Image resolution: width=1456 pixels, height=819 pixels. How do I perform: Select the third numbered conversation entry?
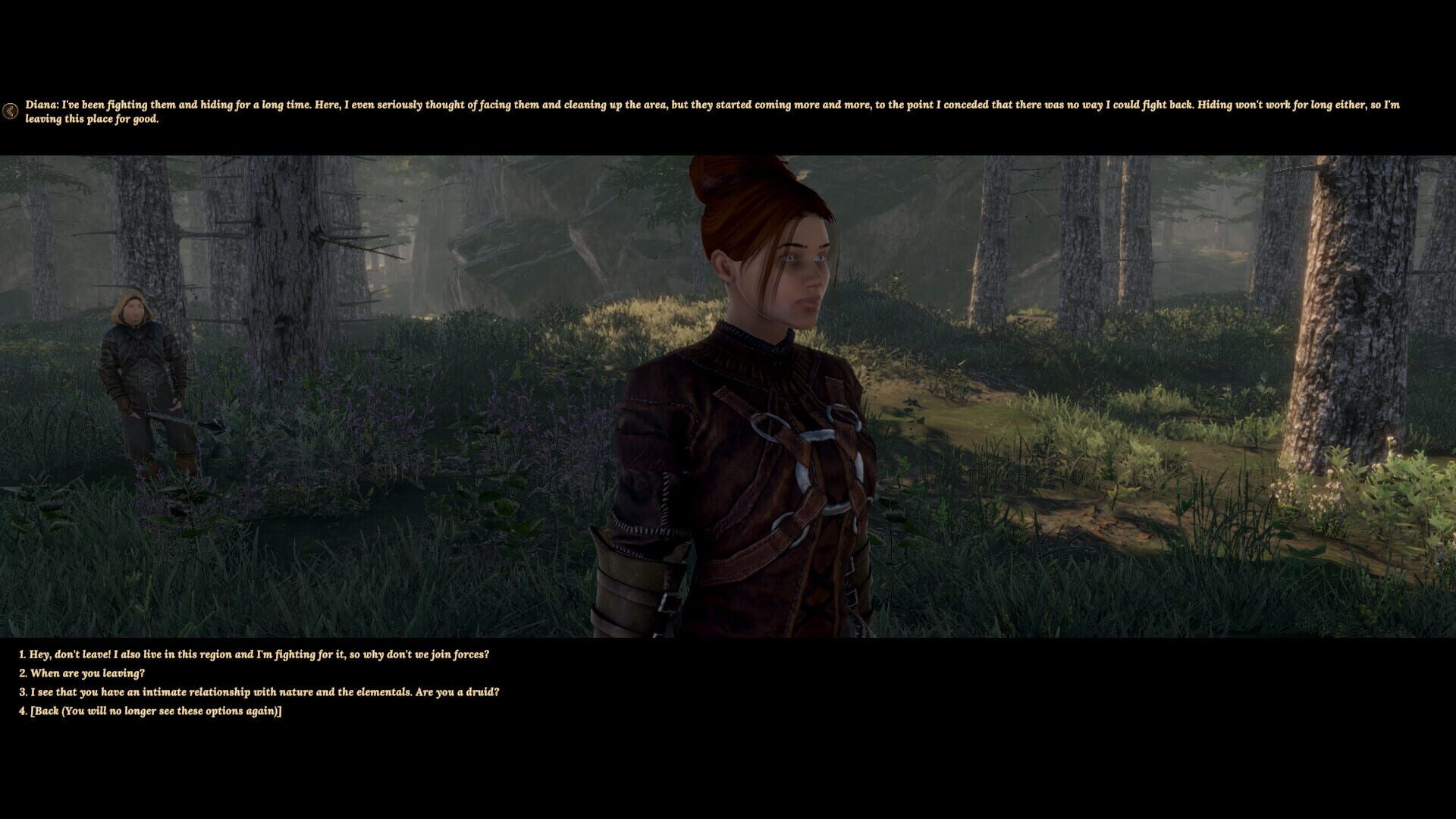point(264,692)
